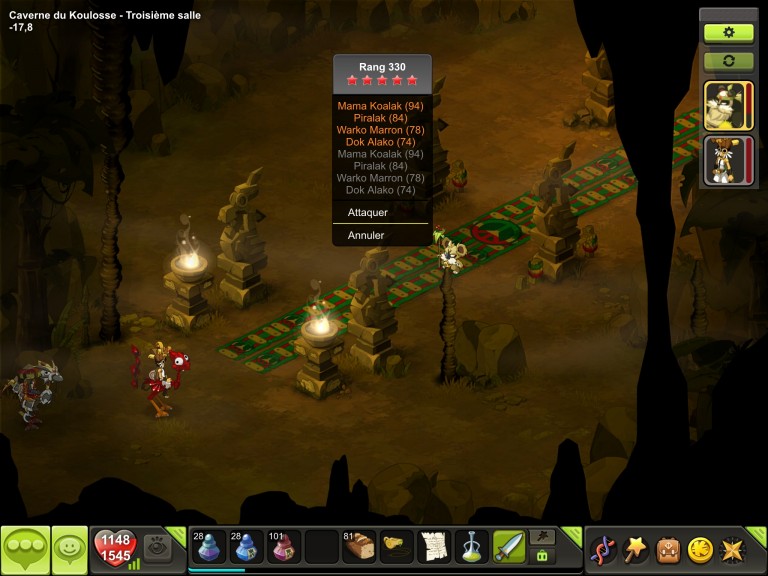Open the parchment scroll item slot
Screen dimensions: 768x576
433,547
